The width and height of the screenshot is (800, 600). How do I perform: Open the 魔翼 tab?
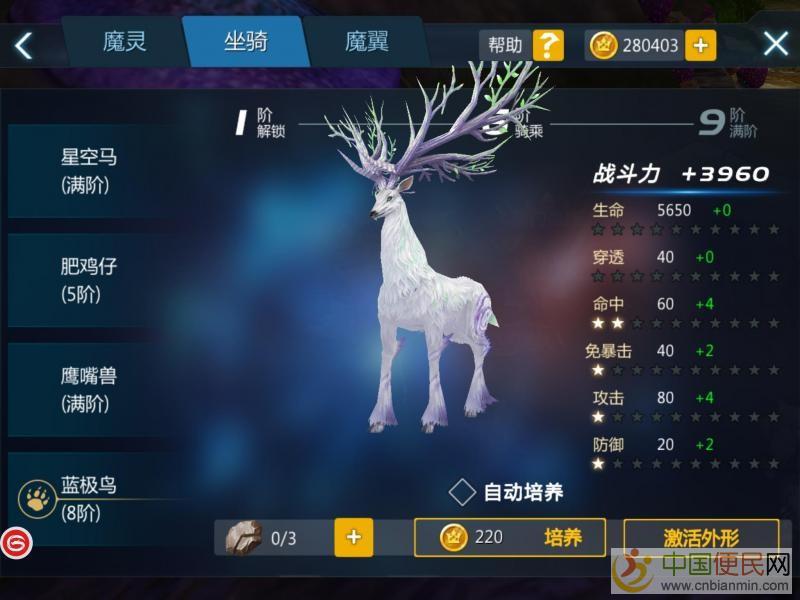pyautogui.click(x=367, y=42)
